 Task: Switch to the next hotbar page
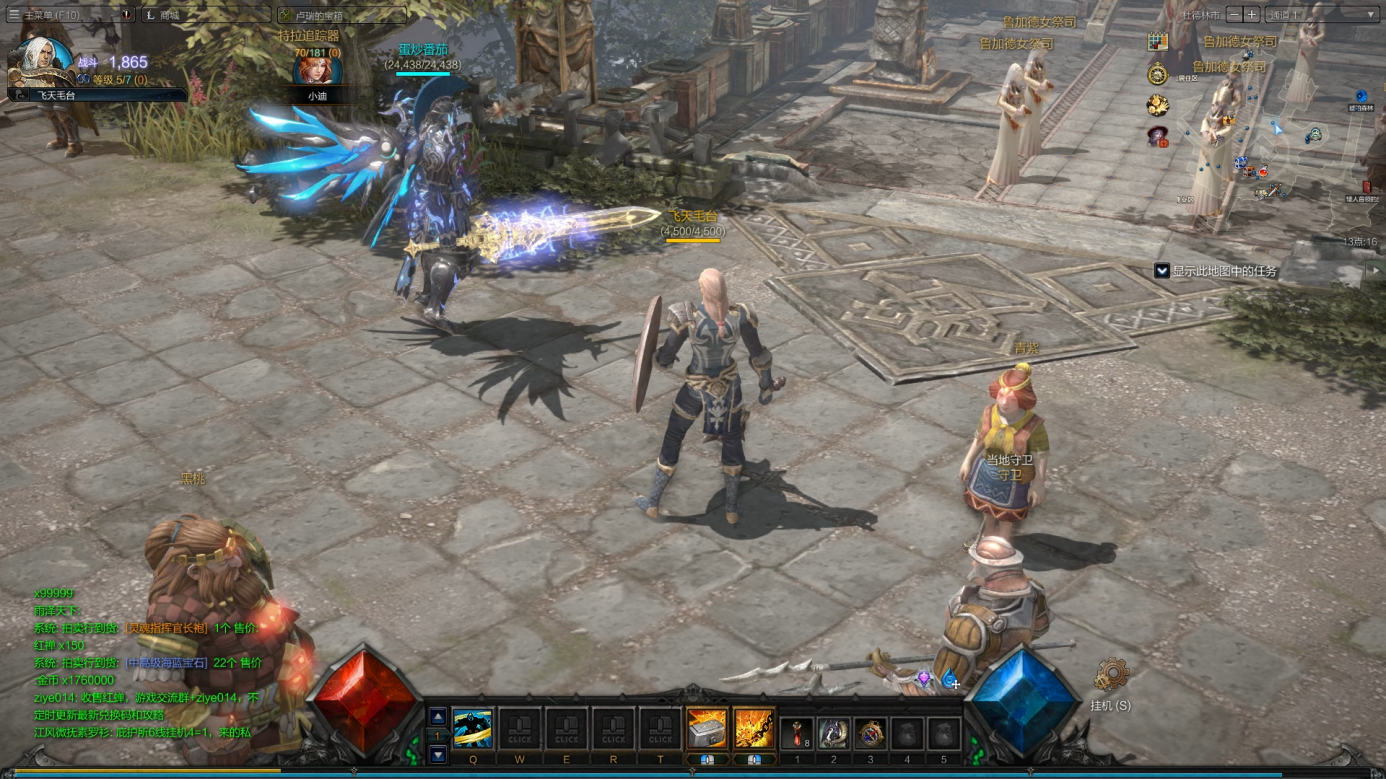(x=438, y=755)
